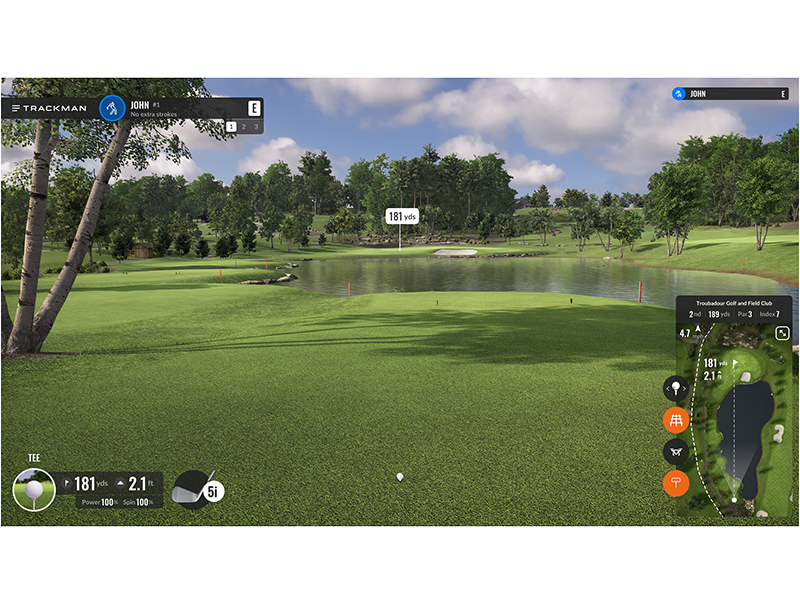Expand the hole overview minimap
Image resolution: width=800 pixels, height=600 pixels.
point(782,334)
